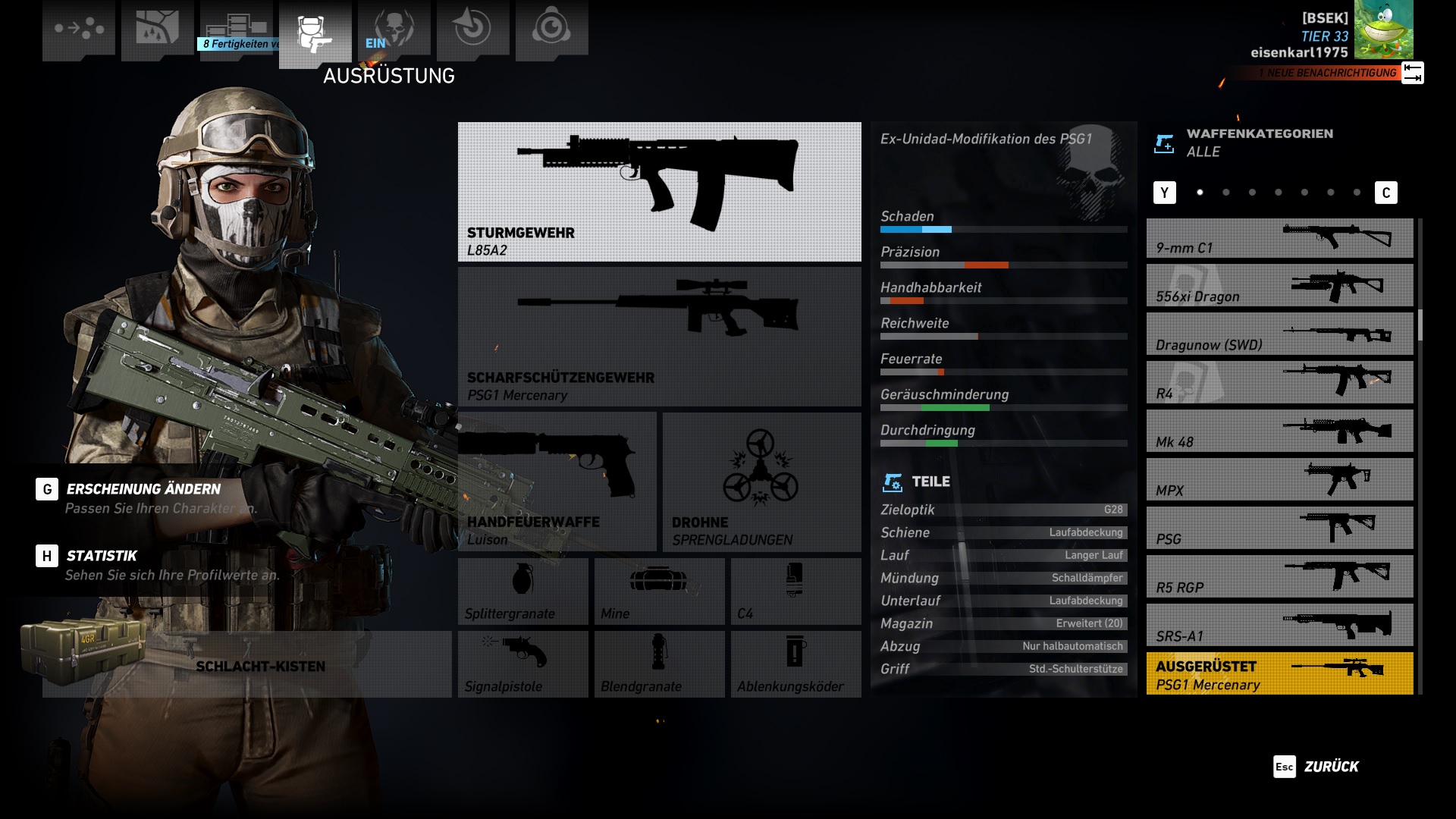Choose the Mk 48 weapon row
Screen dimensions: 1456x819
coord(1279,431)
